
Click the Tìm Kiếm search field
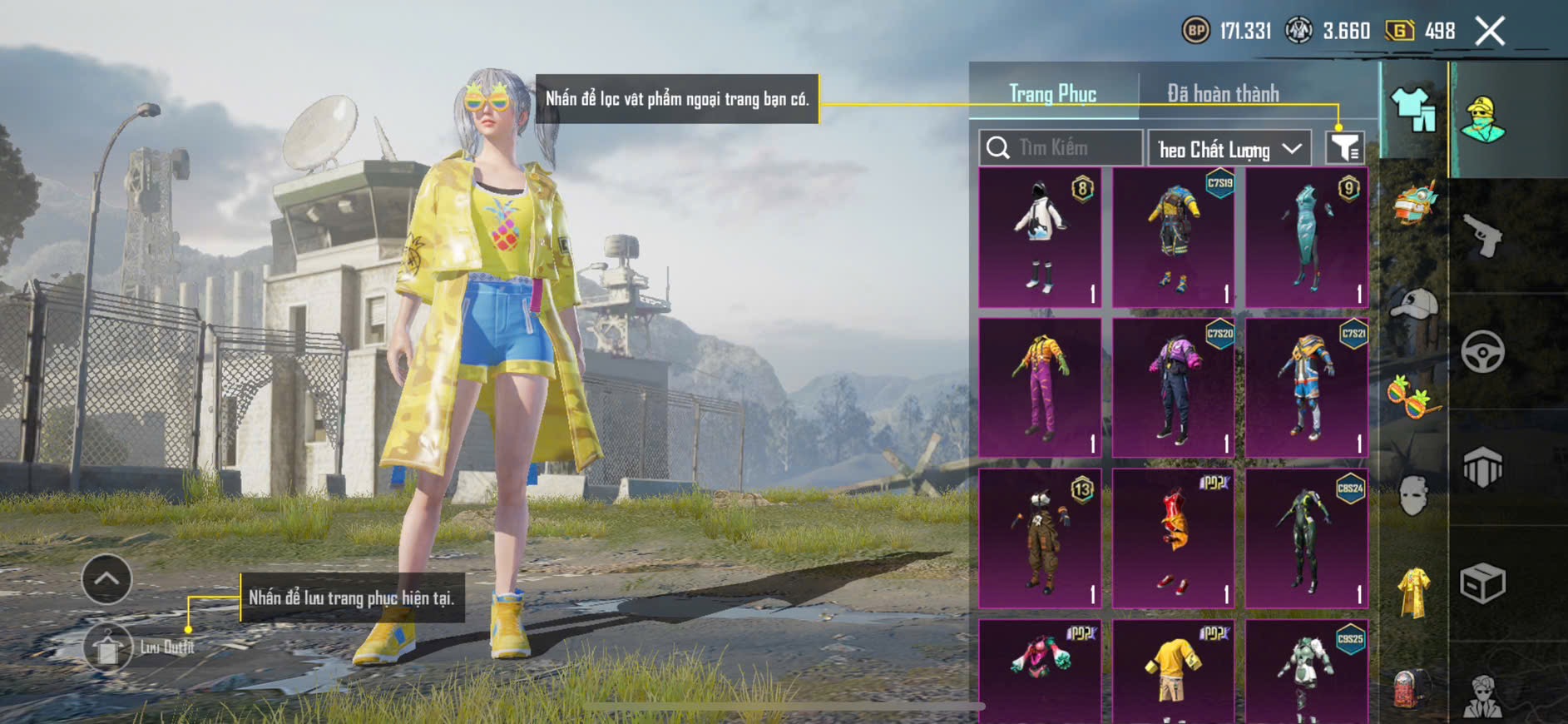1061,148
